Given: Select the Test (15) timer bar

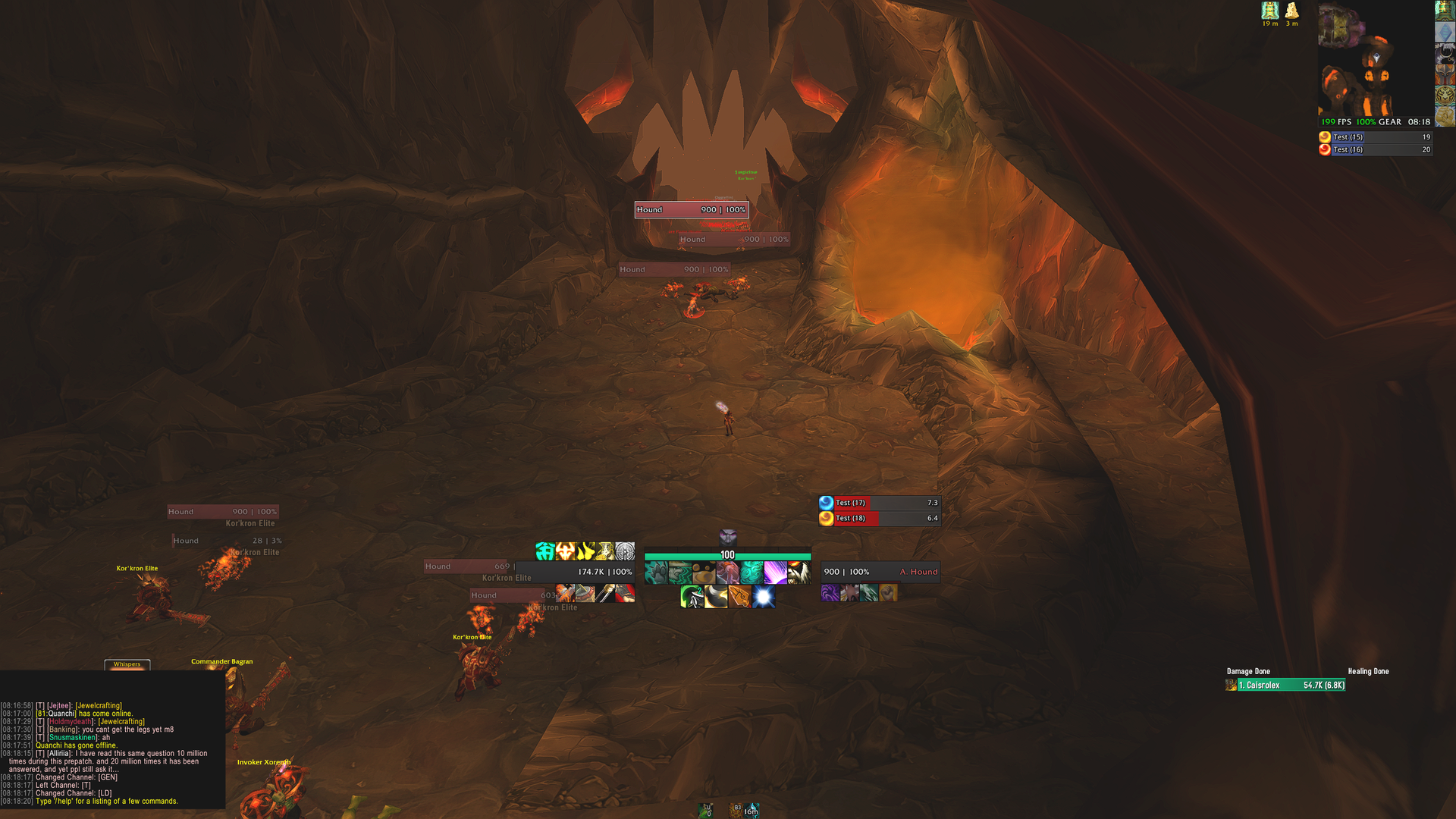Looking at the screenshot, I should pyautogui.click(x=1376, y=137).
